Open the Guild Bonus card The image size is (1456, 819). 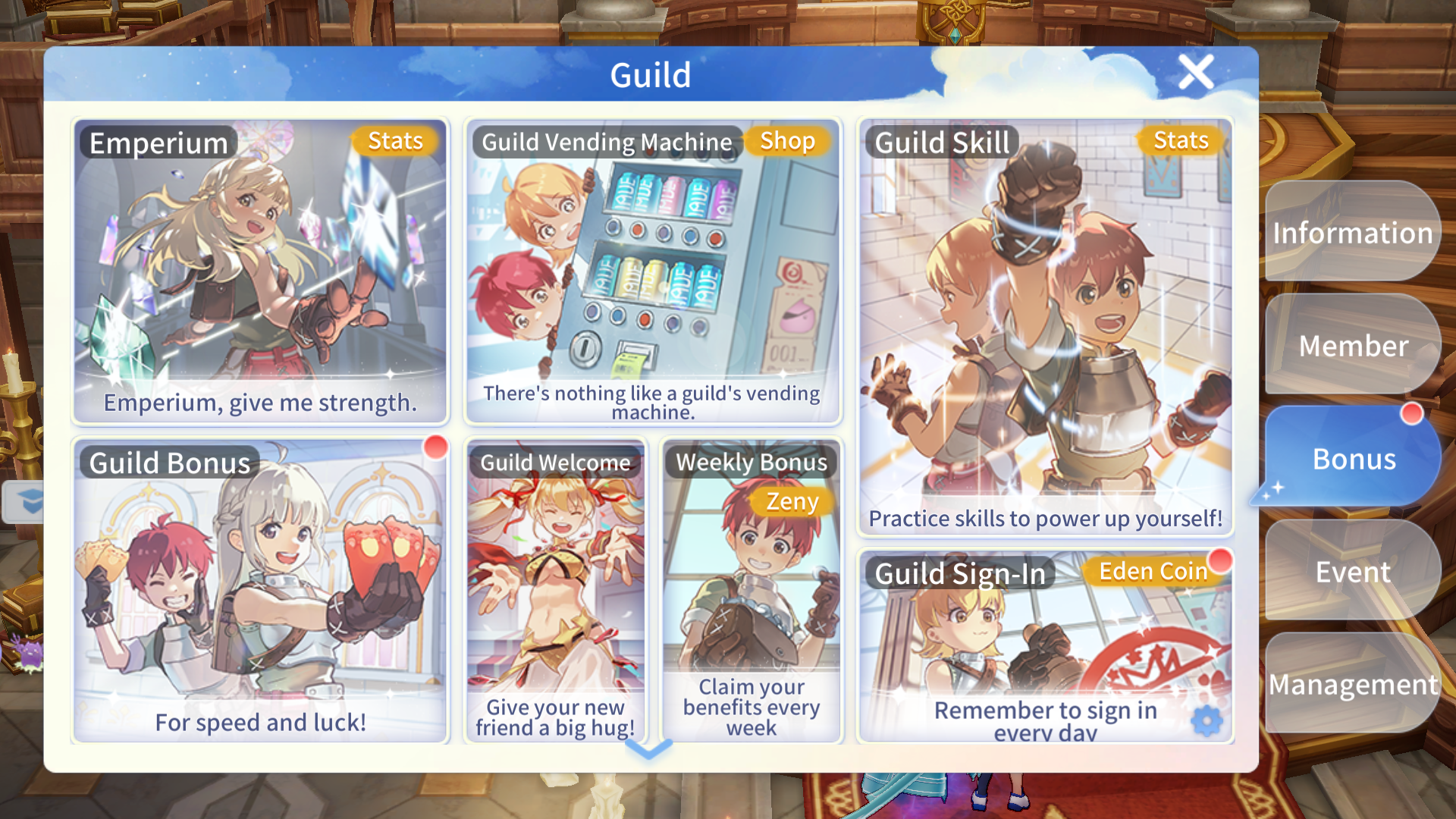click(x=260, y=591)
